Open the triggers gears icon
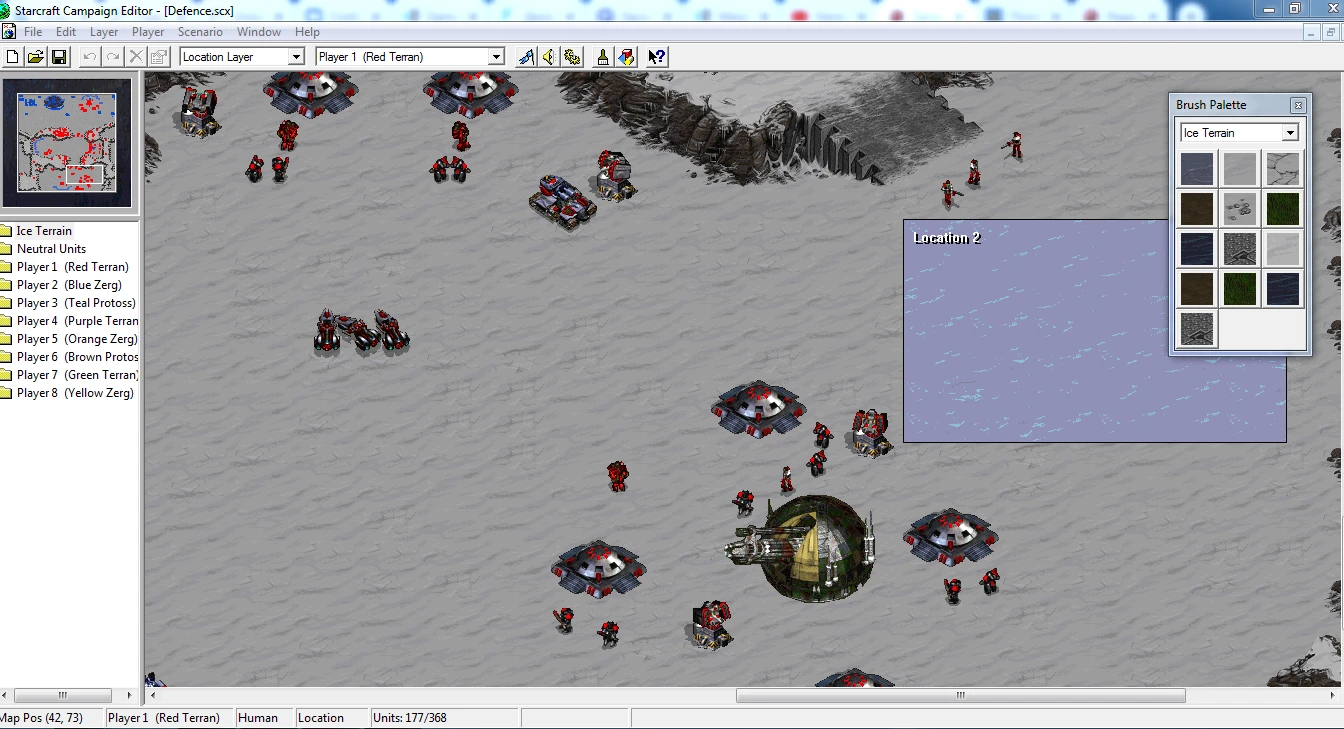Viewport: 1344px width, 729px height. 572,57
